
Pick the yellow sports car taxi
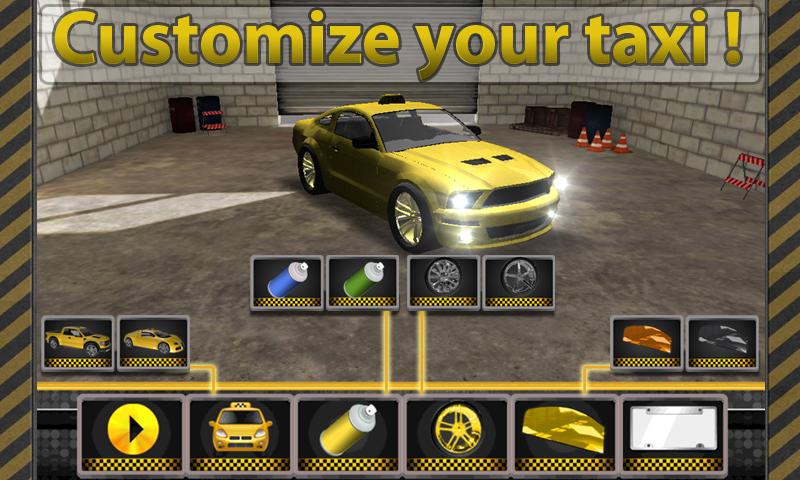[x=154, y=342]
